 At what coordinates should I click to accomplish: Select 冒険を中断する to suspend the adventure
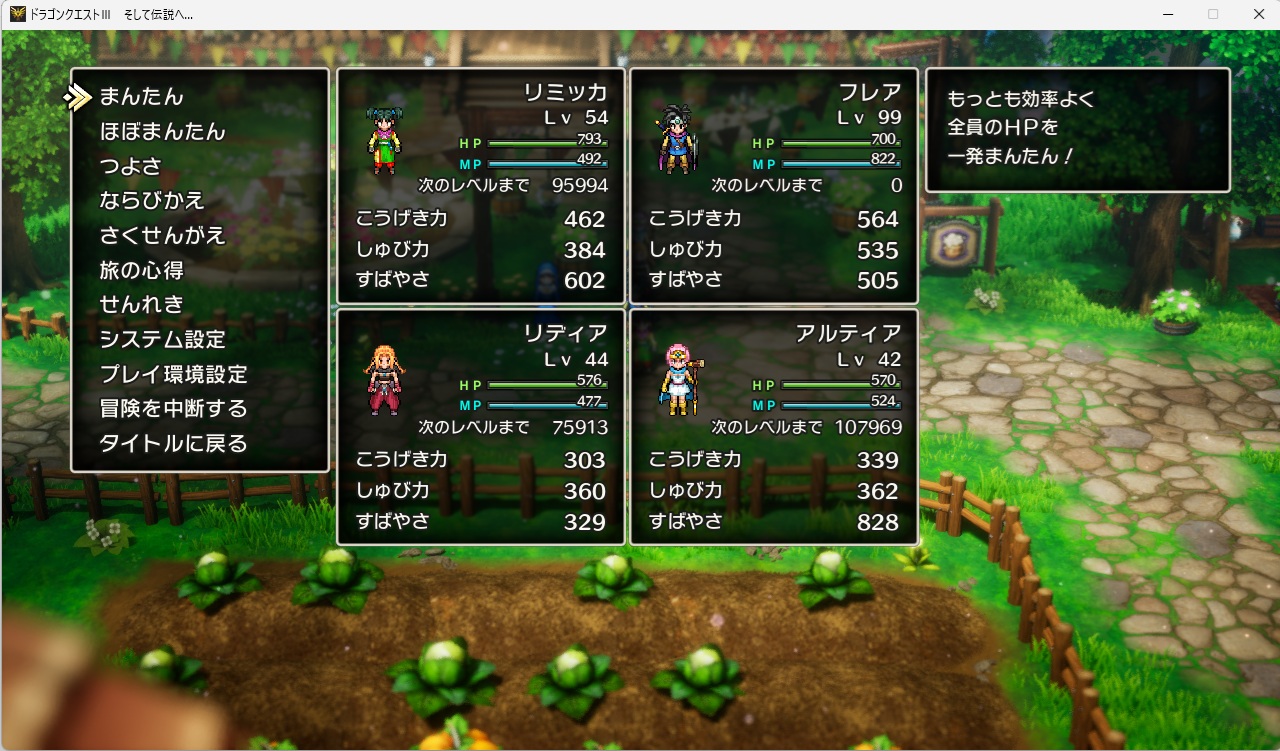tap(173, 408)
